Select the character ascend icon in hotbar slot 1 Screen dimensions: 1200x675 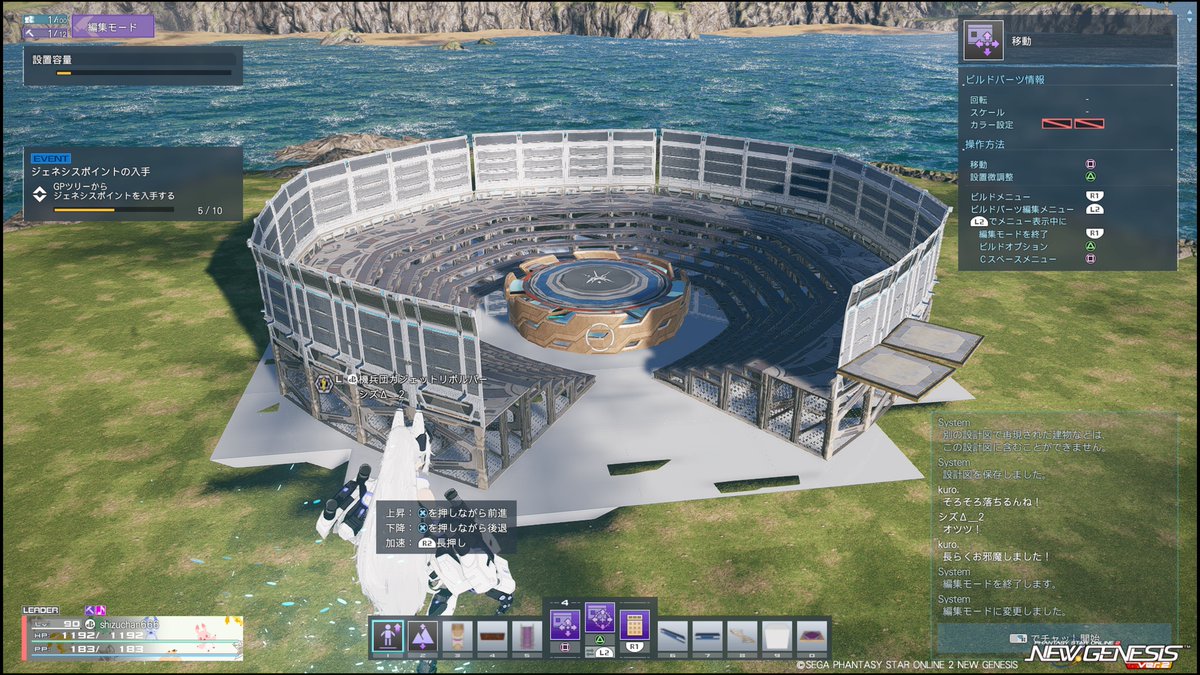388,635
